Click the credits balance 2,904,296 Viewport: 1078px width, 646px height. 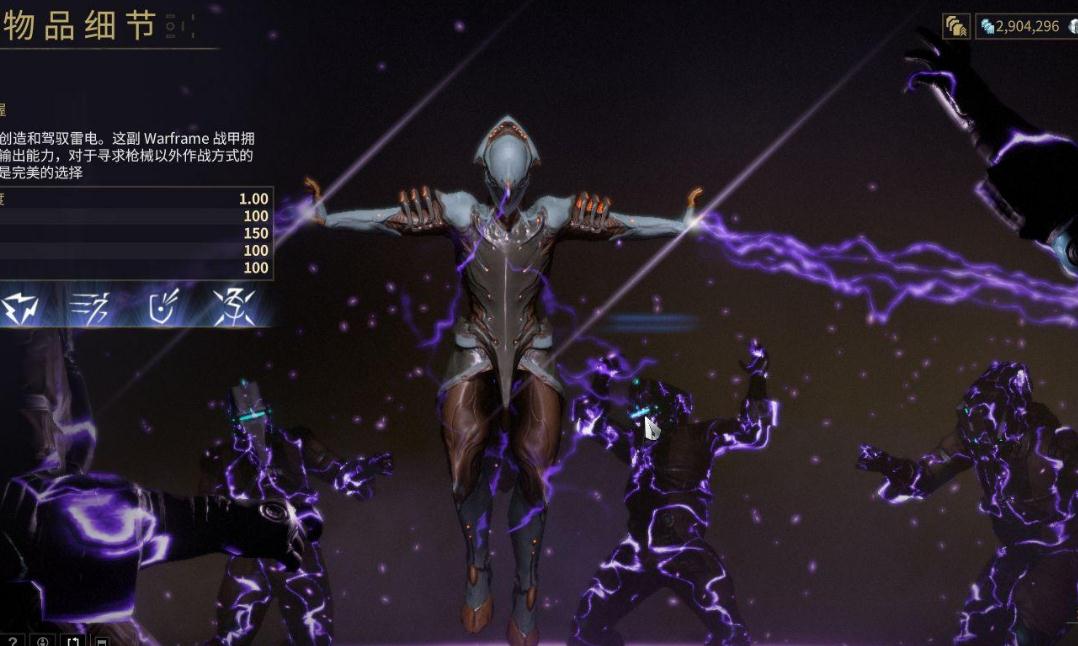pyautogui.click(x=1018, y=27)
